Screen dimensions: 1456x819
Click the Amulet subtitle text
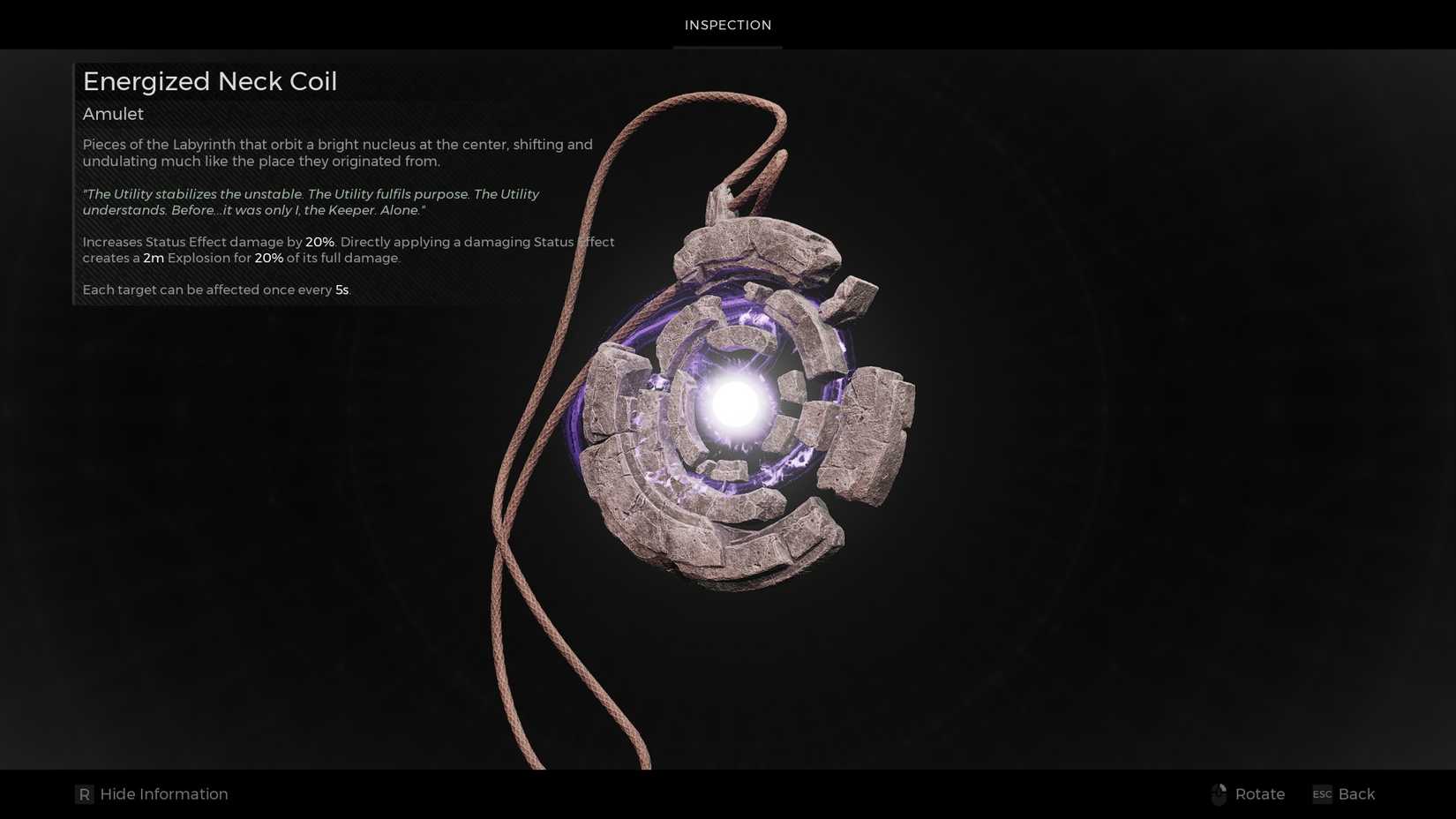[112, 114]
